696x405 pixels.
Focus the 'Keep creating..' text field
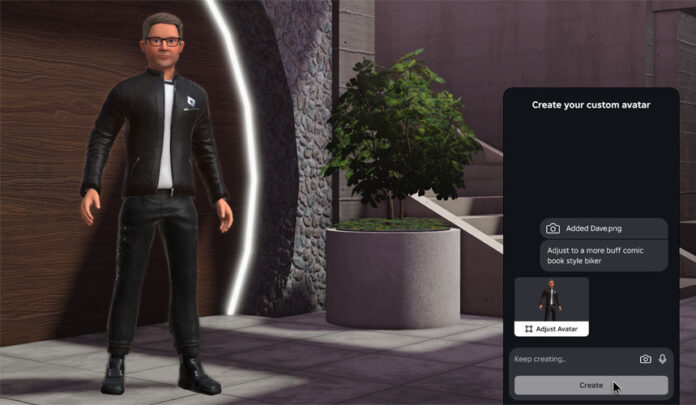(570, 359)
